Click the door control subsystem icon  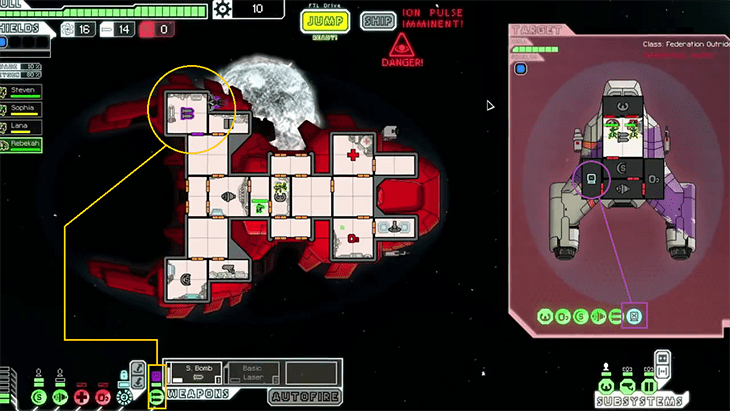pyautogui.click(x=648, y=386)
